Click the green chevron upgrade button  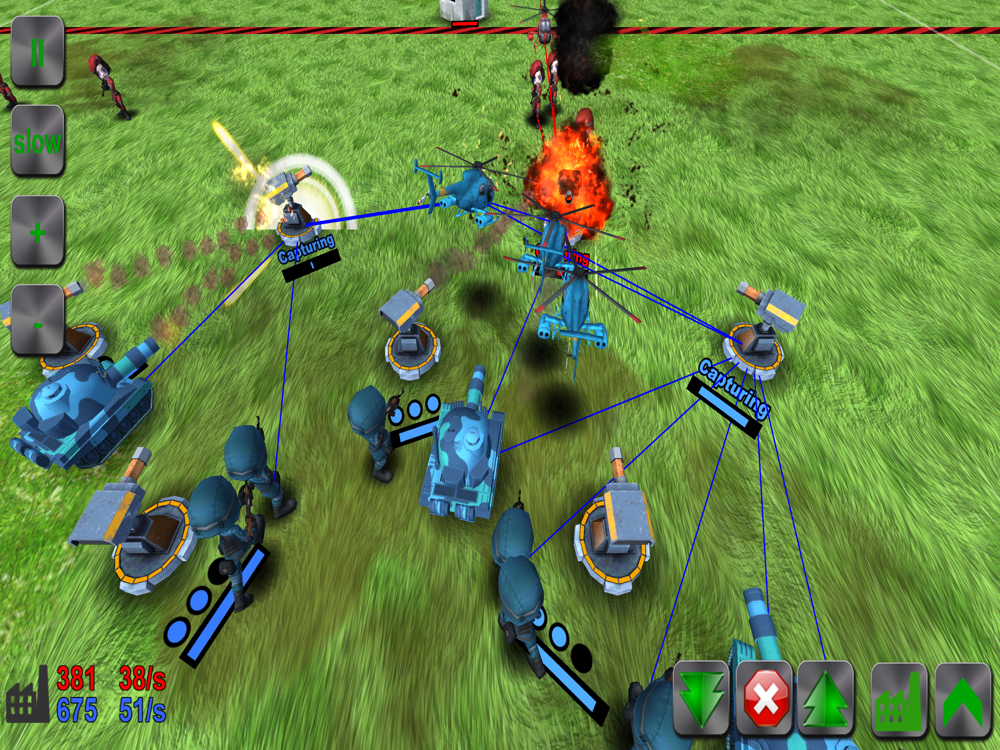click(x=963, y=699)
